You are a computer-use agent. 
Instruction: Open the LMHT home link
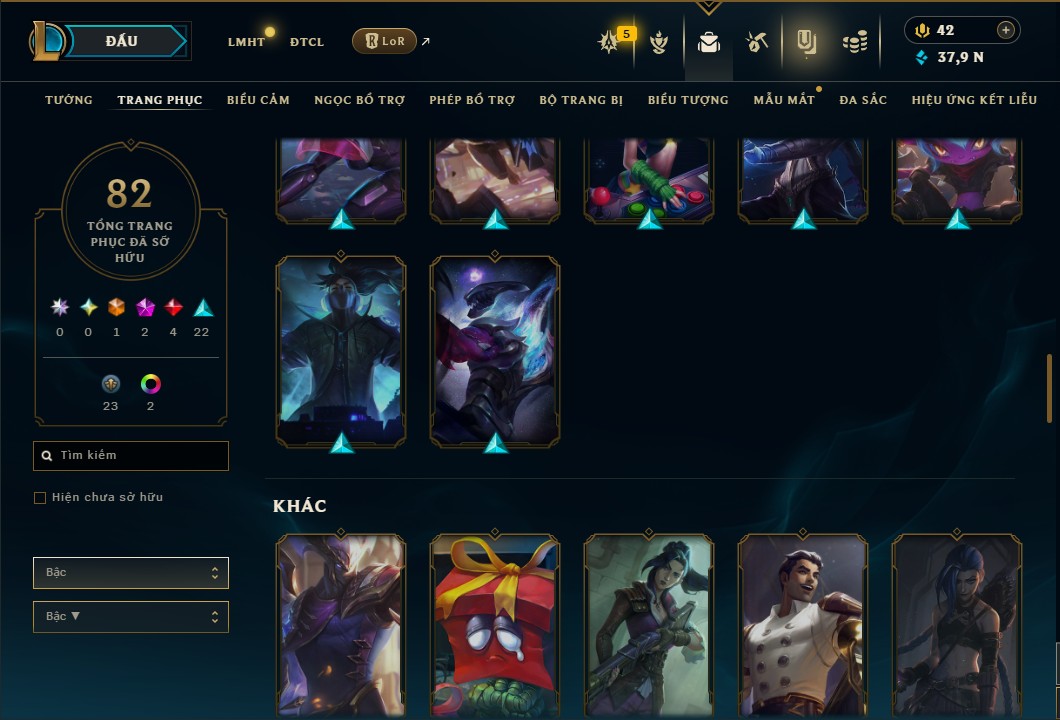[246, 42]
